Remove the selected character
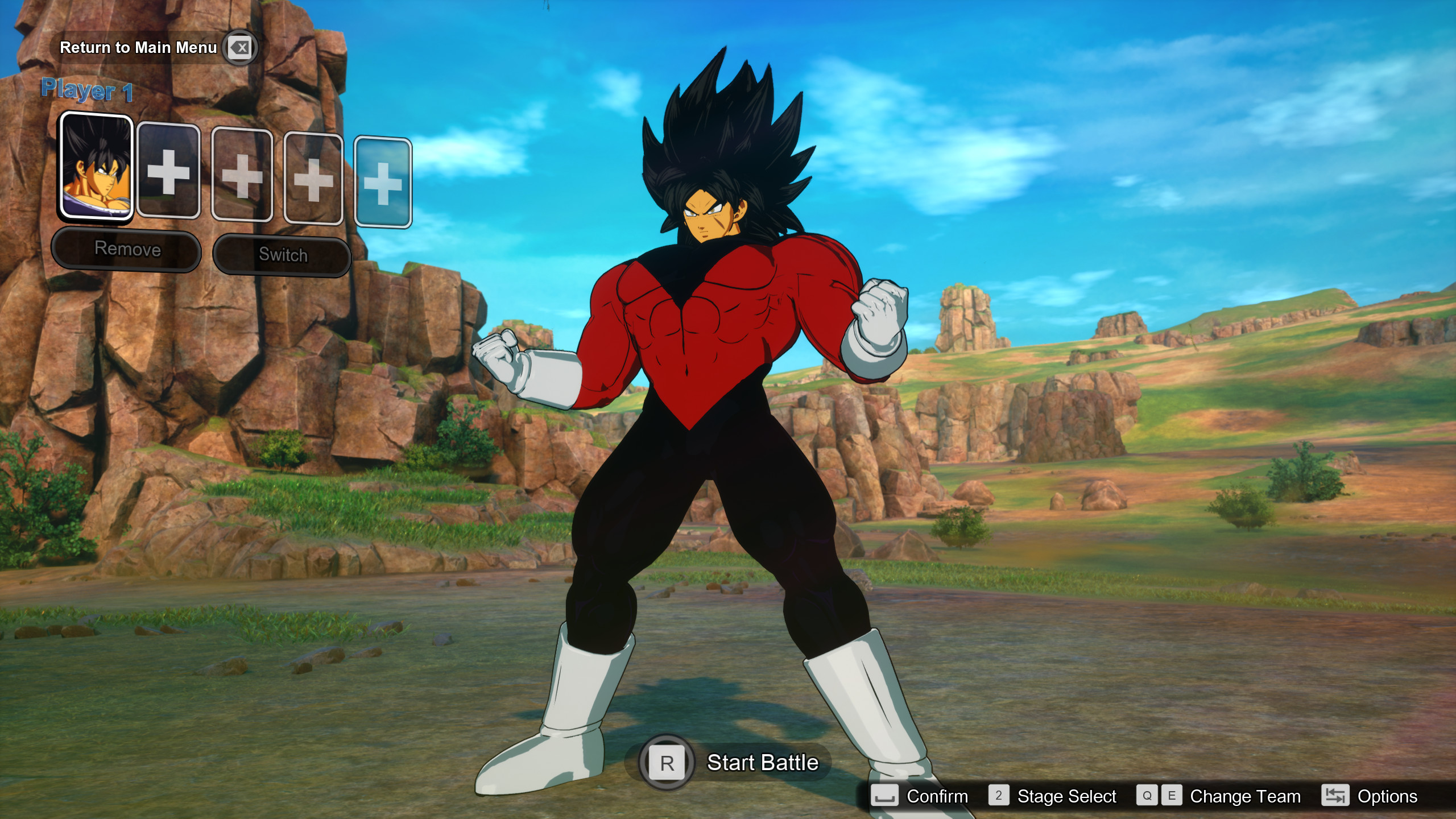This screenshot has height=819, width=1456. tap(126, 249)
